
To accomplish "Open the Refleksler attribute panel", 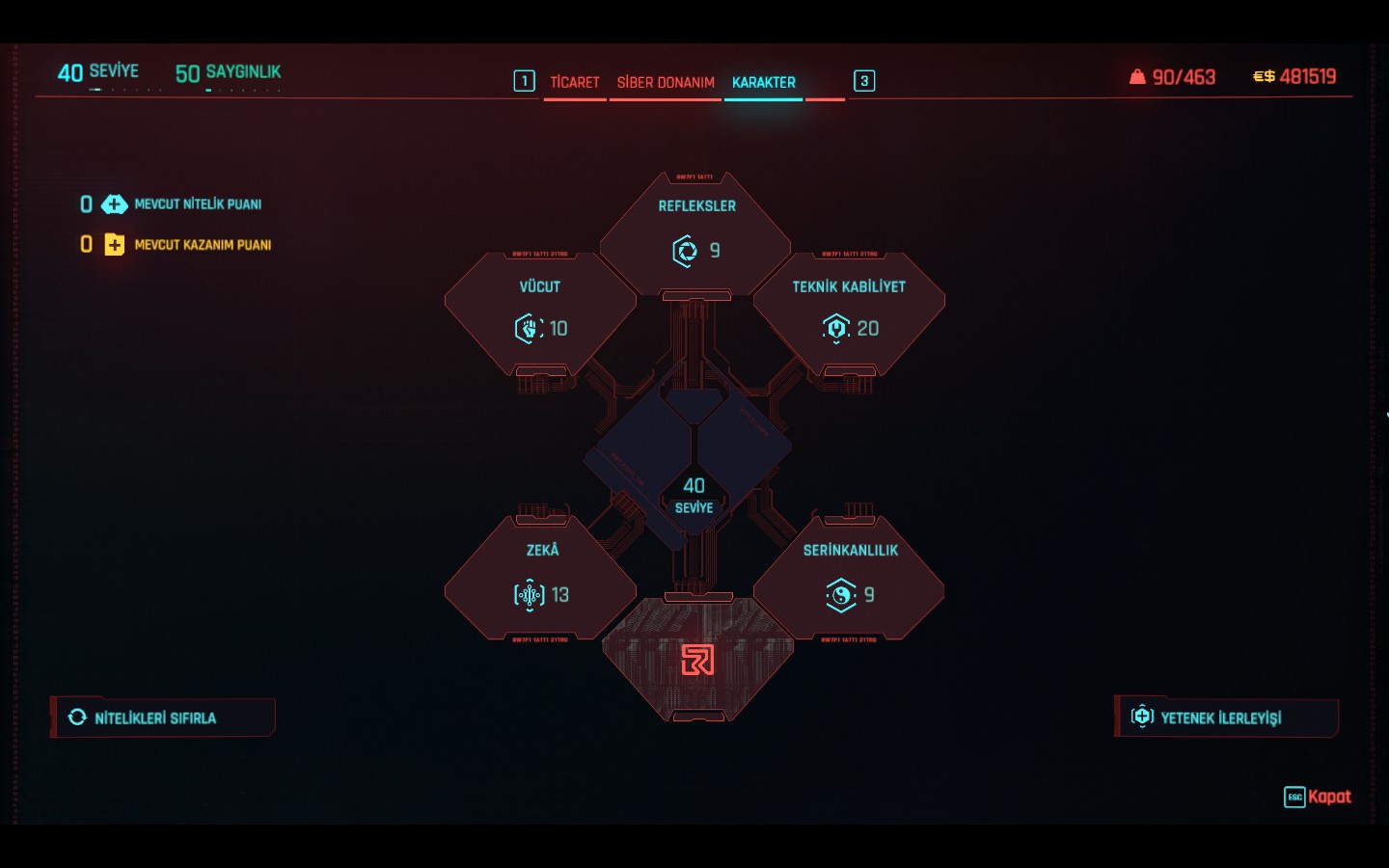I will pos(695,231).
